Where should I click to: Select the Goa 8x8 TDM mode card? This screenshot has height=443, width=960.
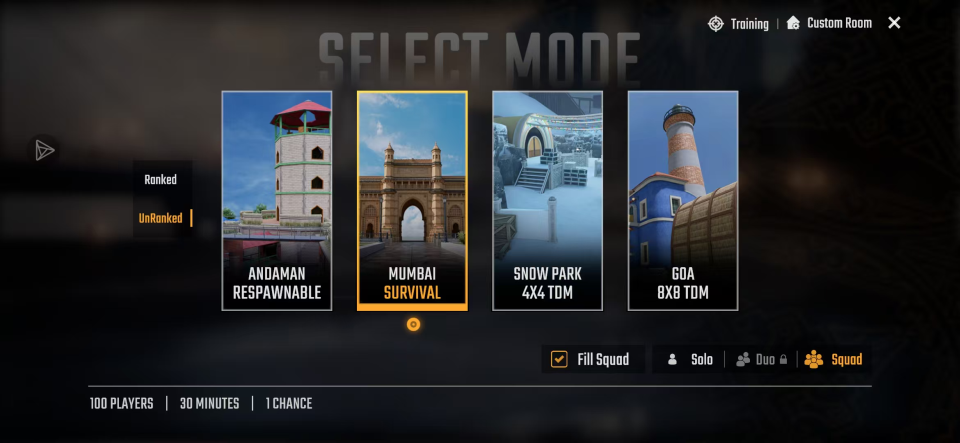[683, 200]
